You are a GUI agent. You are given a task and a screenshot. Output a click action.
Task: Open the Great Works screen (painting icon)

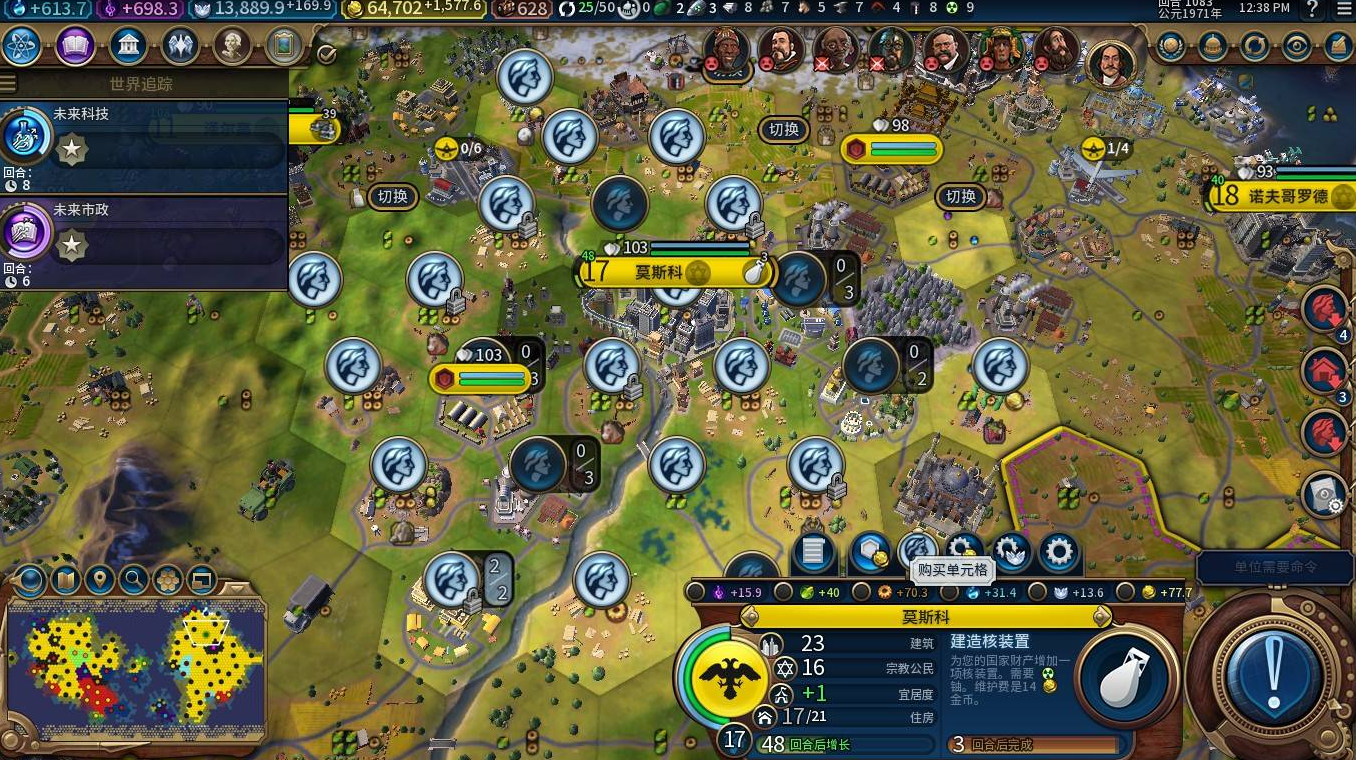click(x=284, y=45)
